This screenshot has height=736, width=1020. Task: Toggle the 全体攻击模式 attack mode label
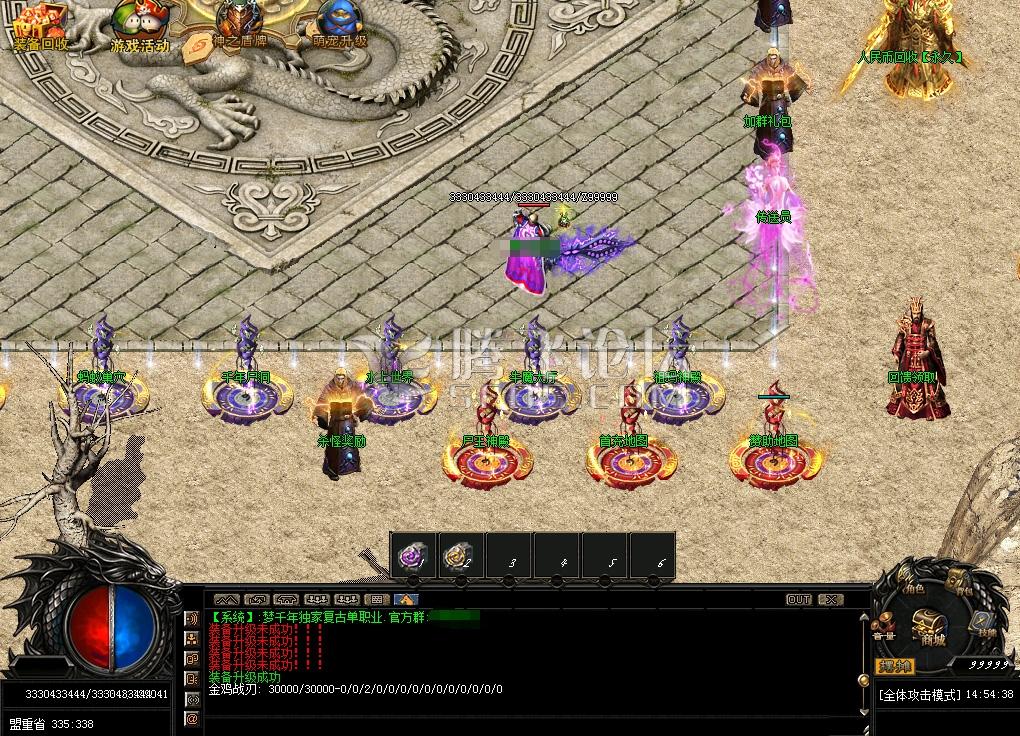(919, 694)
